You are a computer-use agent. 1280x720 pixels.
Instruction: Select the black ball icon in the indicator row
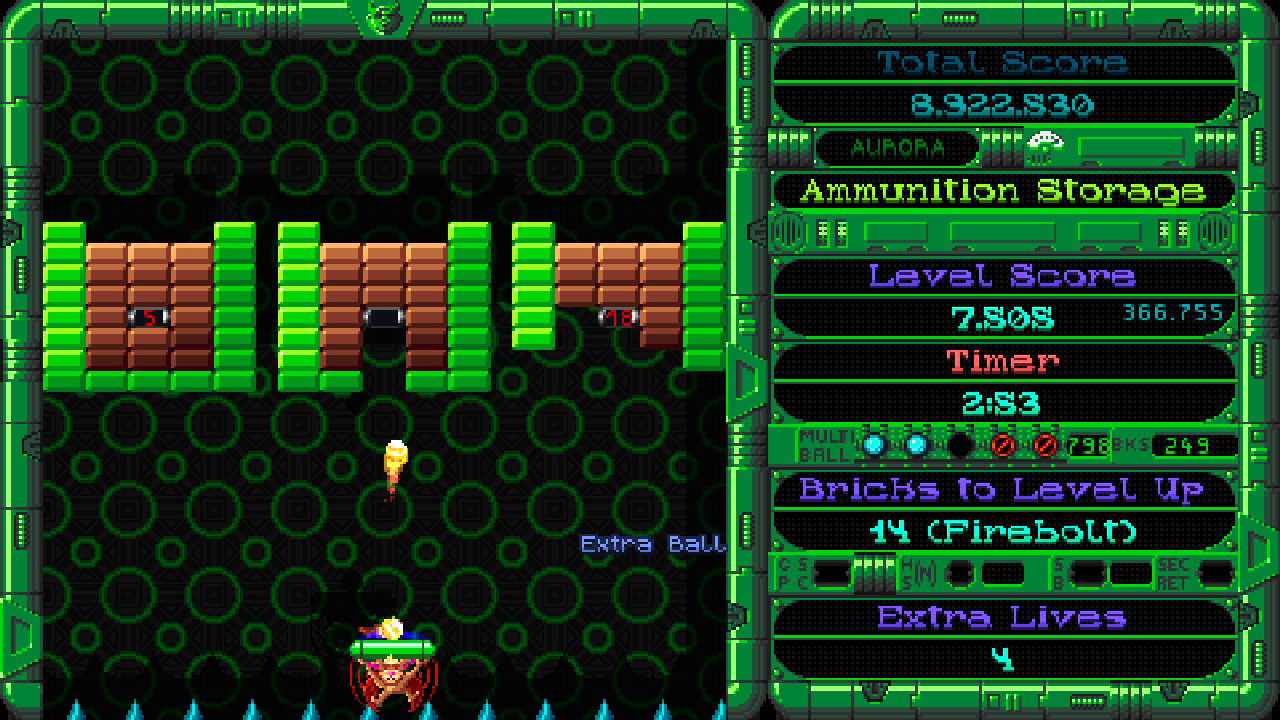point(961,443)
